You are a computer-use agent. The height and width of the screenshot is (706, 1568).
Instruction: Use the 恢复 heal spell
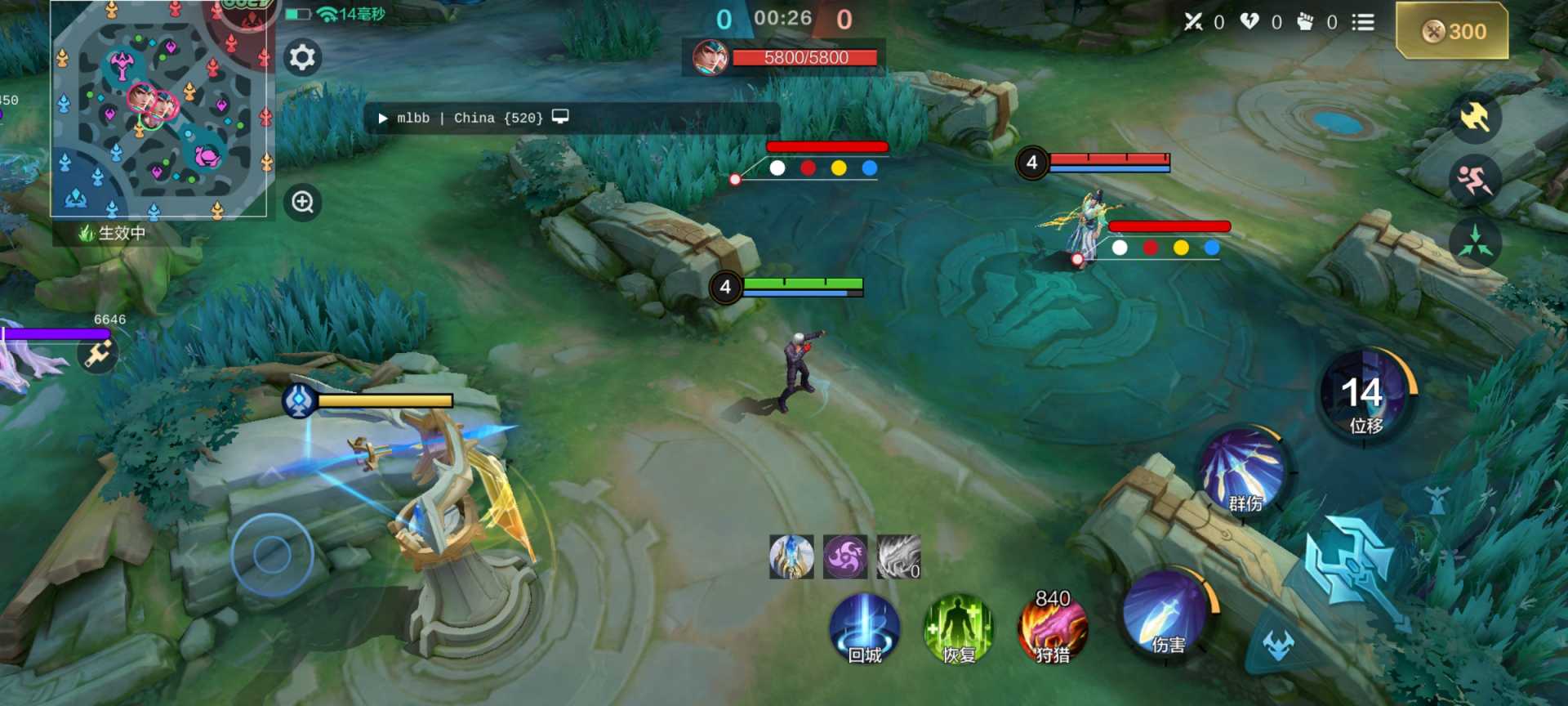(958, 629)
